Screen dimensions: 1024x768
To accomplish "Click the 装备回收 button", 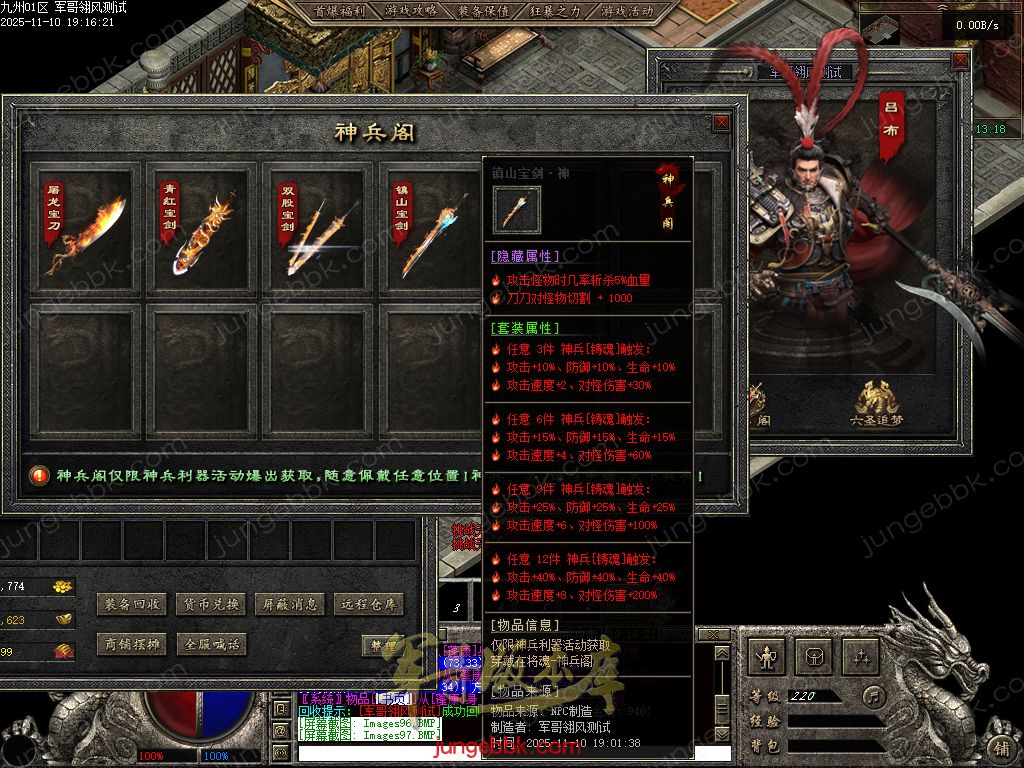I will point(131,604).
